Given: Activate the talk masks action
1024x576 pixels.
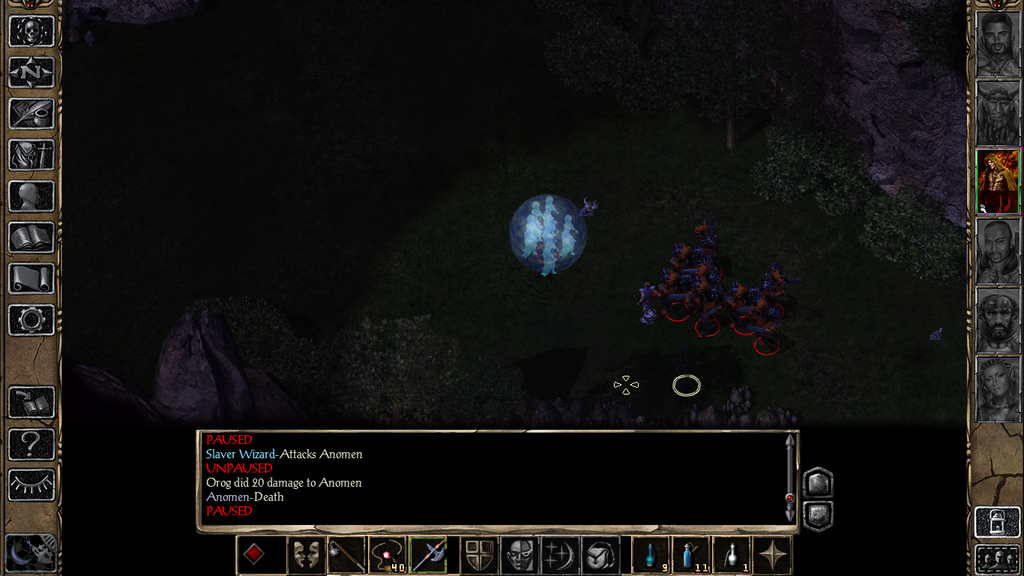Looking at the screenshot, I should 304,555.
